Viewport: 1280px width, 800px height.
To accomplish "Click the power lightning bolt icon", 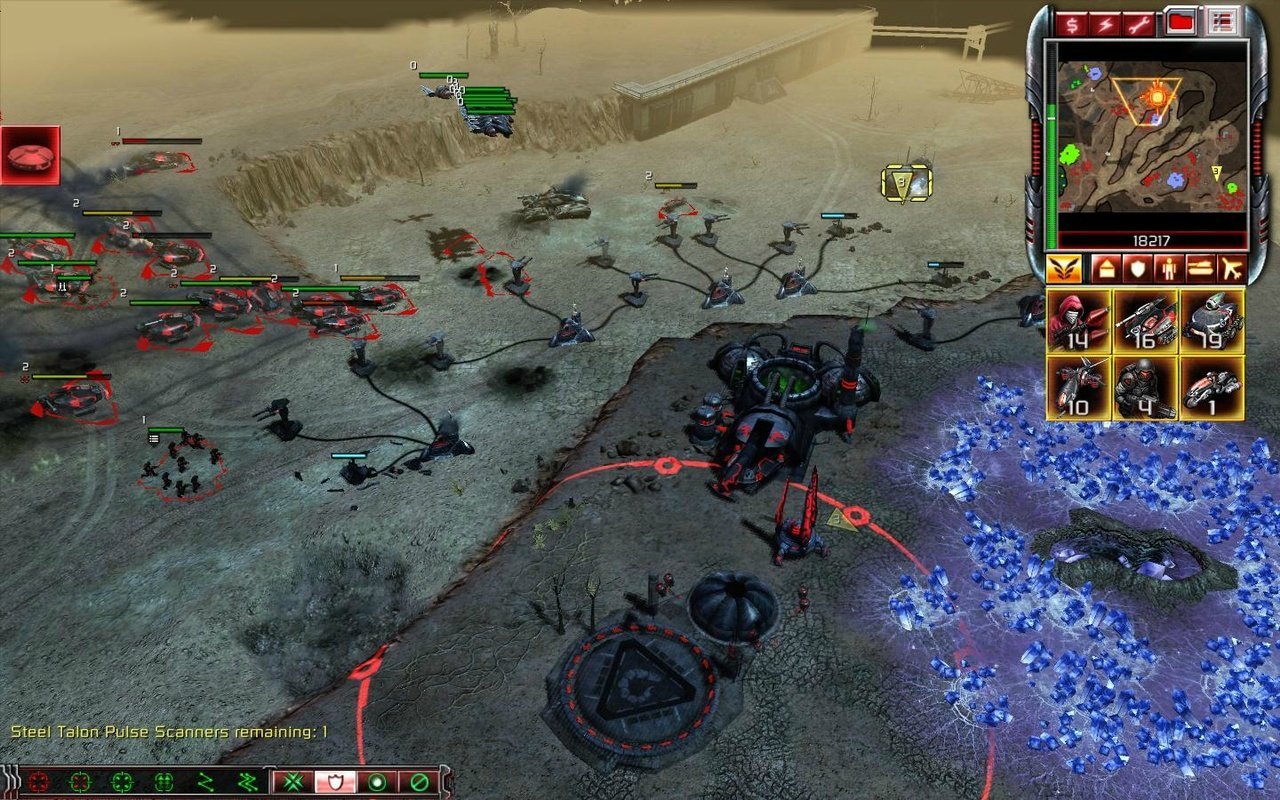I will pos(1105,23).
